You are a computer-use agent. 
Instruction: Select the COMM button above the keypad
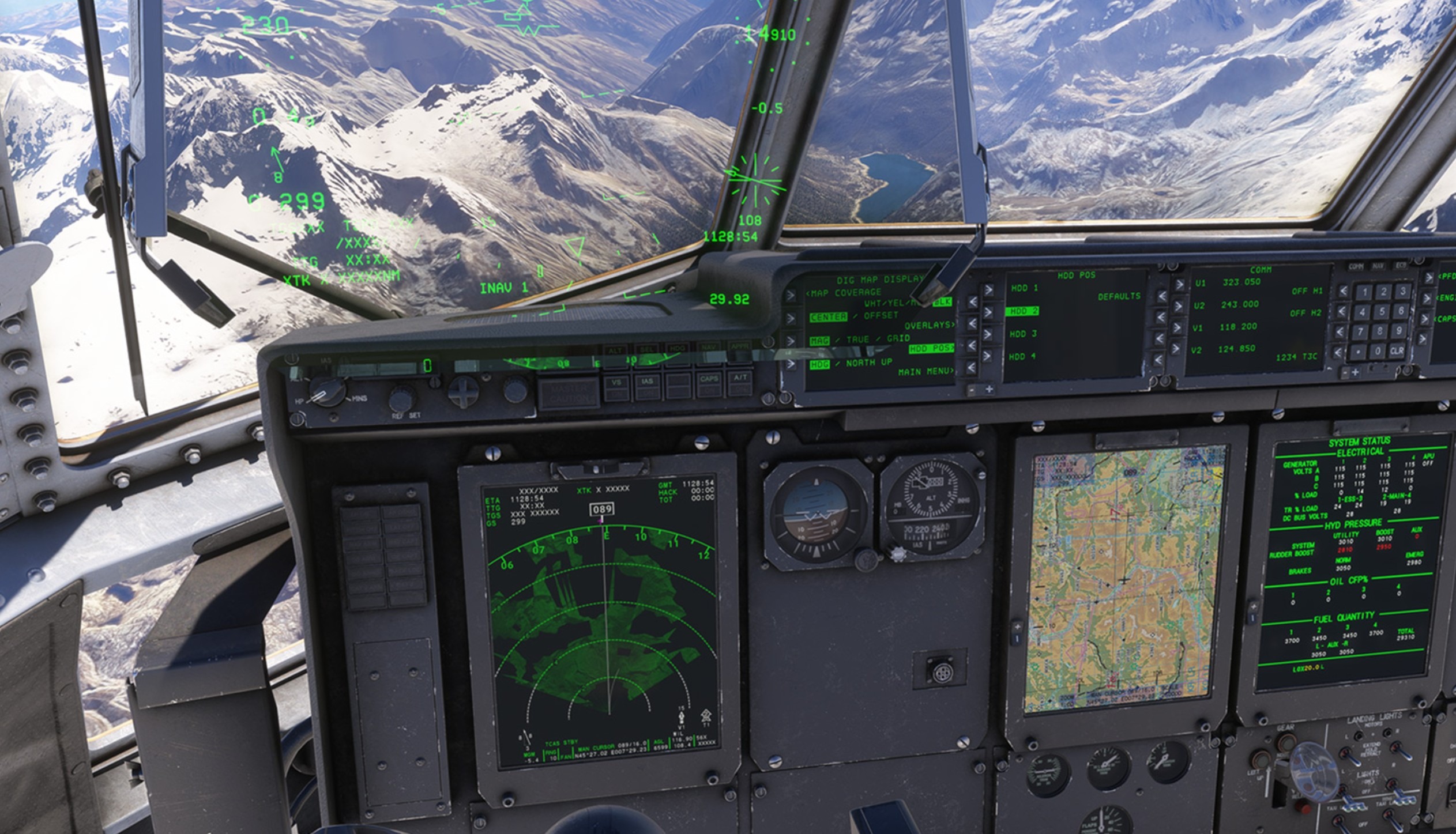[1356, 266]
